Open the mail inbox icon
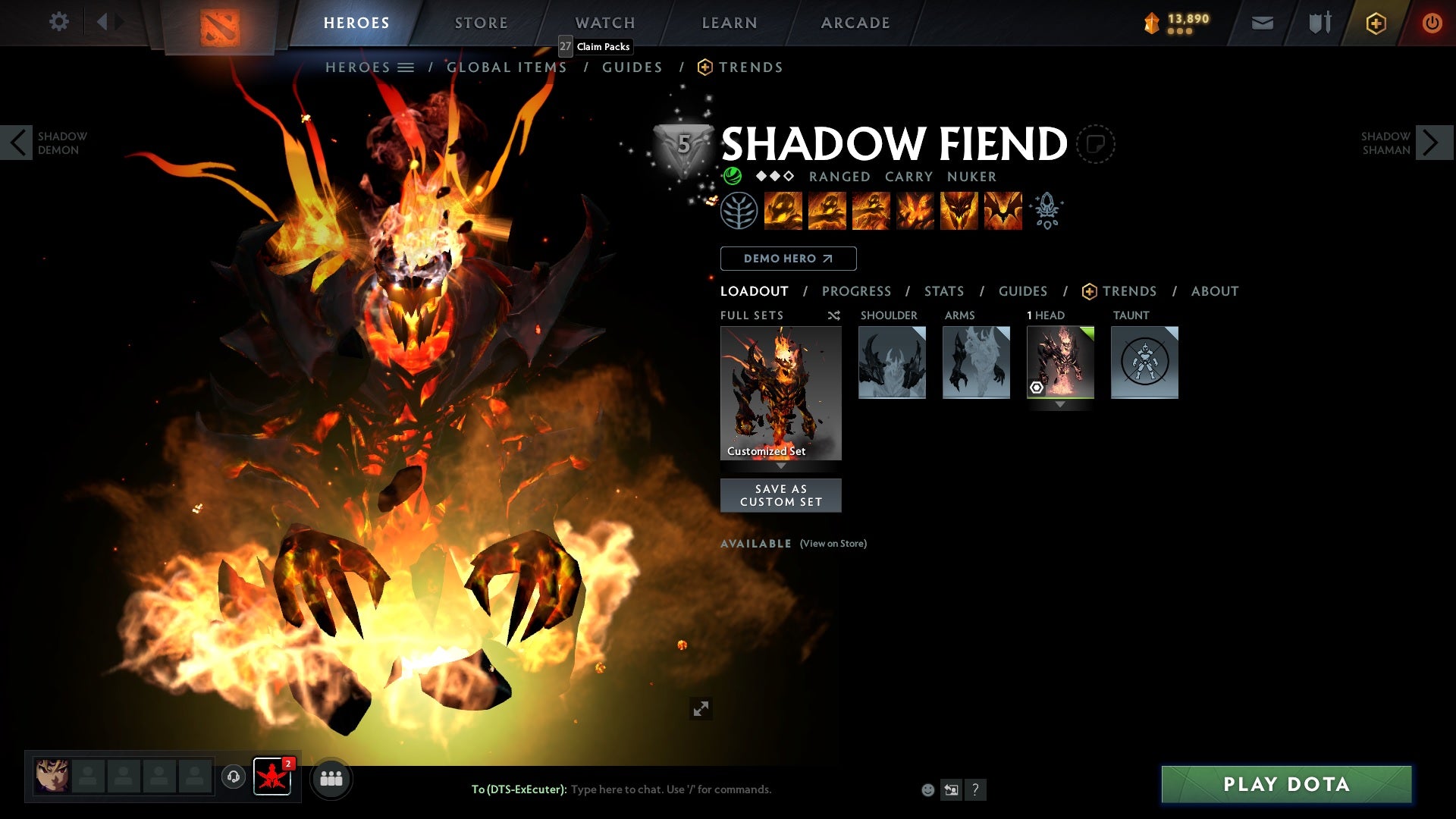The image size is (1456, 819). click(1262, 23)
